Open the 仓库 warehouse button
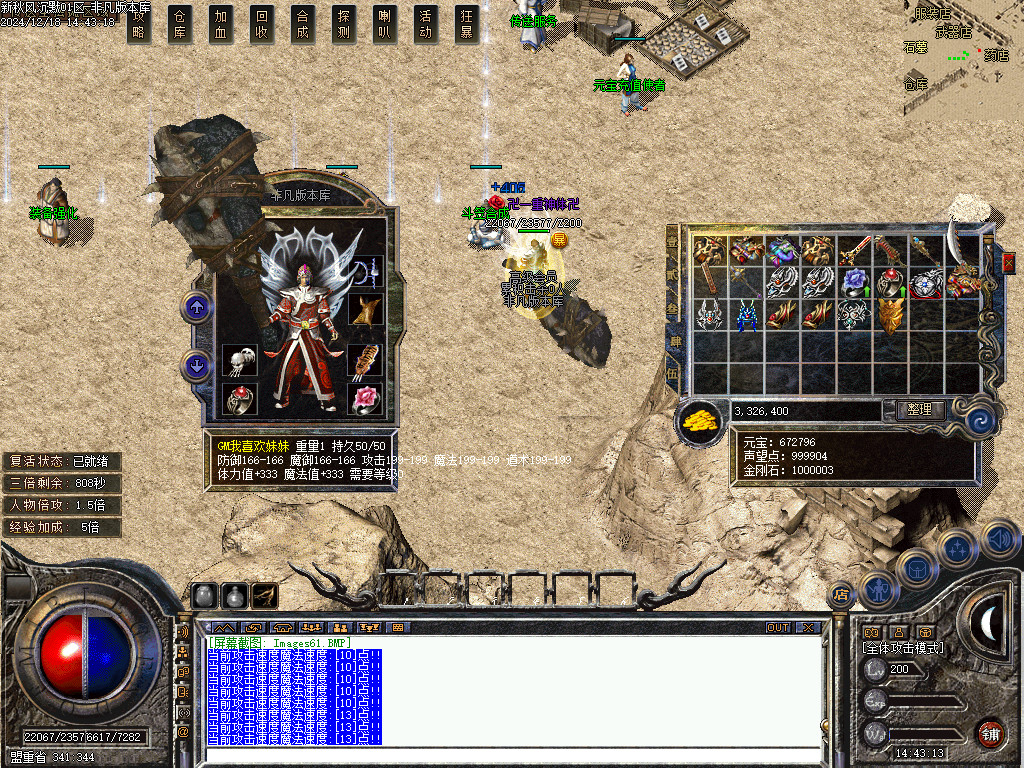1024x768 pixels. (x=180, y=23)
